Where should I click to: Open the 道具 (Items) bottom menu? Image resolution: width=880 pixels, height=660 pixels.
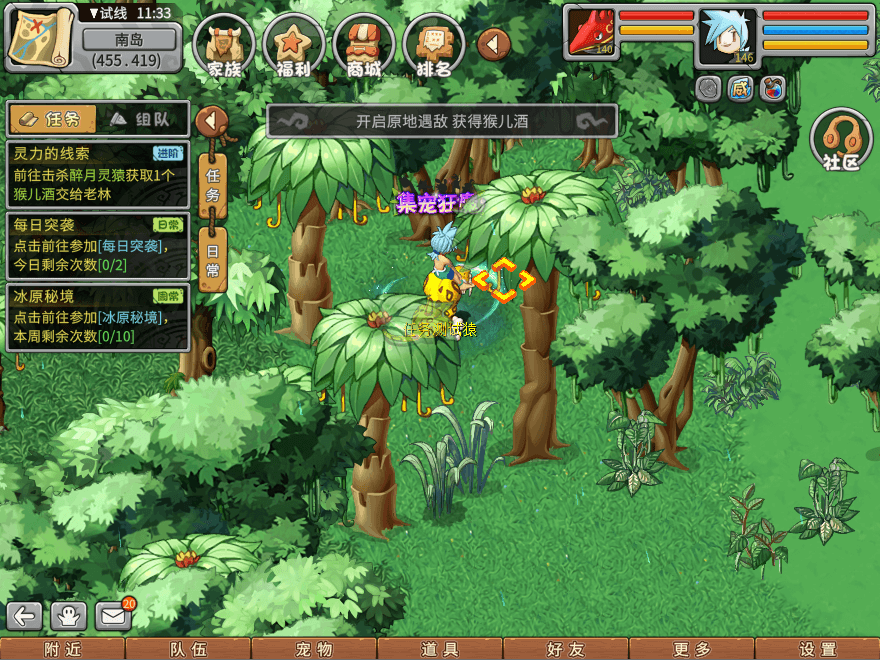point(440,649)
